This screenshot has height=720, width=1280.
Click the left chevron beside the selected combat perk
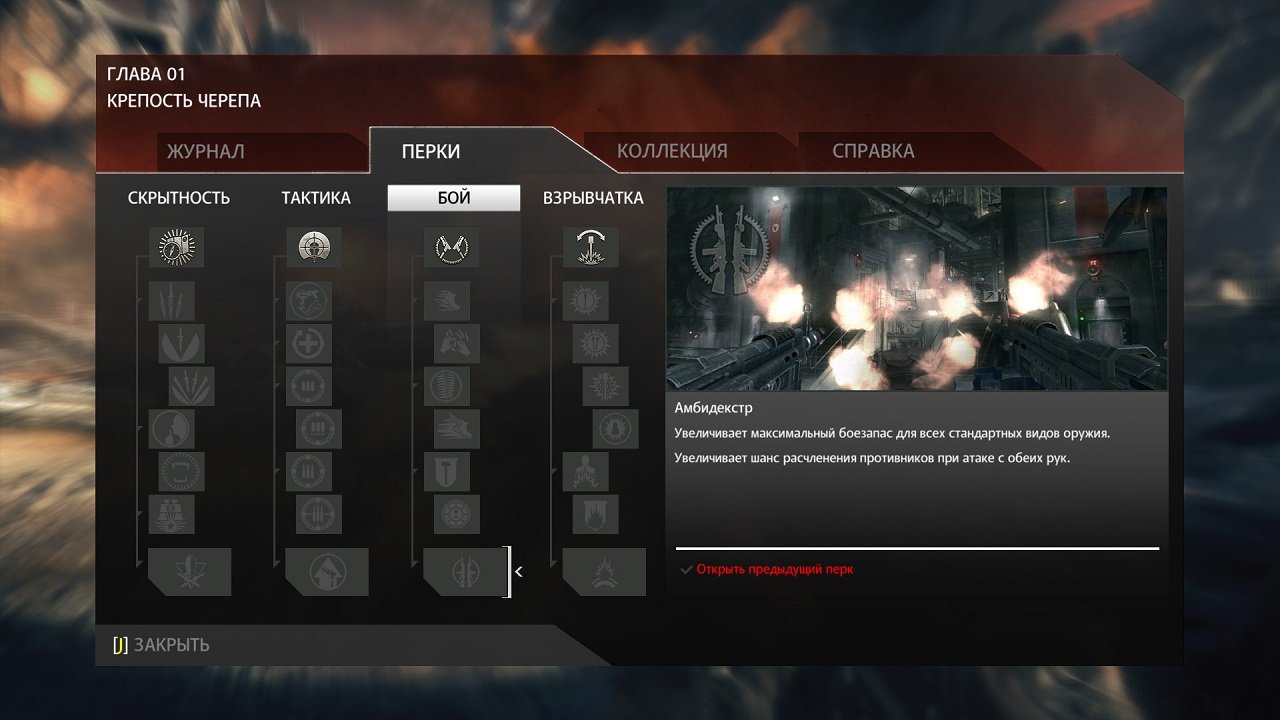point(518,571)
